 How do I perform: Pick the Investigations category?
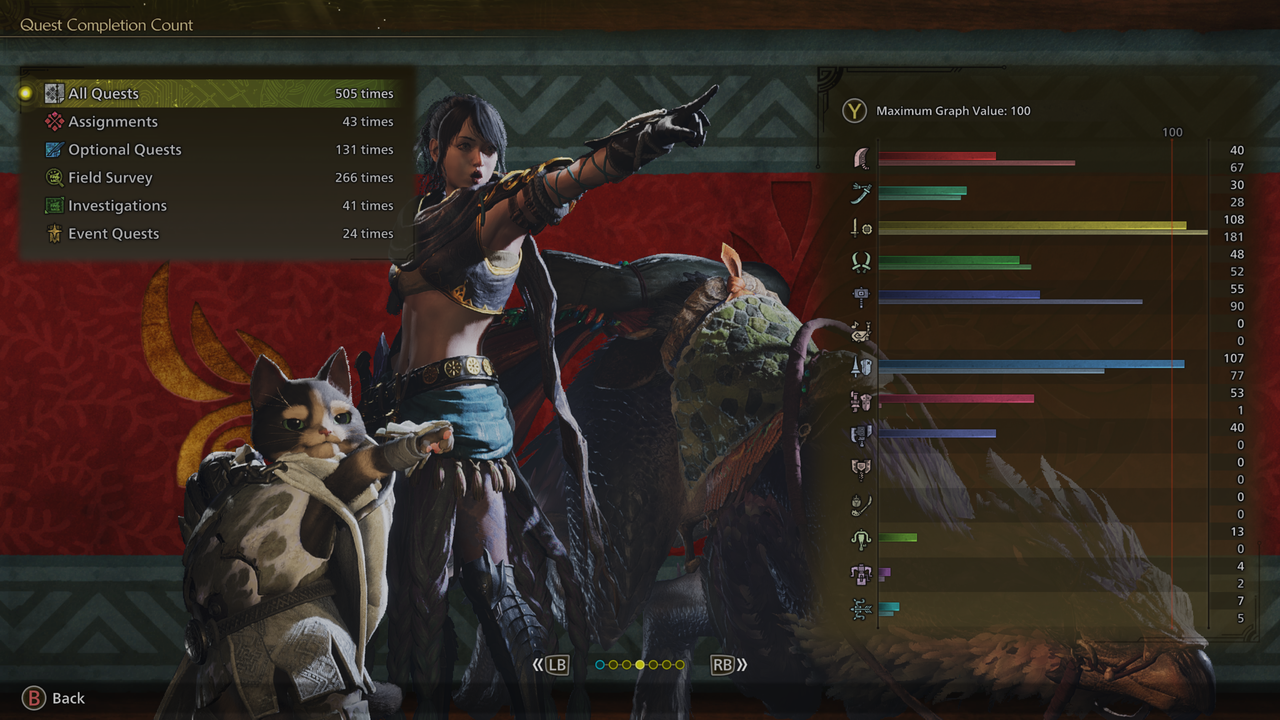click(218, 206)
